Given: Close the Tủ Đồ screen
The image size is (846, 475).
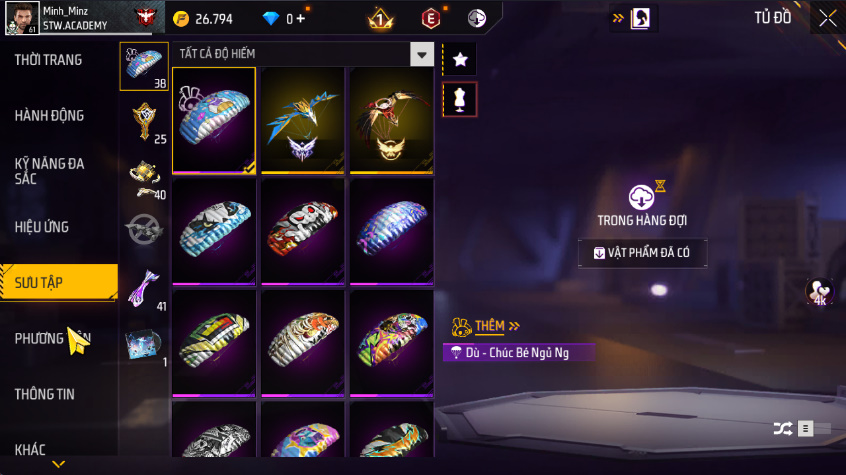Looking at the screenshot, I should click(x=828, y=18).
